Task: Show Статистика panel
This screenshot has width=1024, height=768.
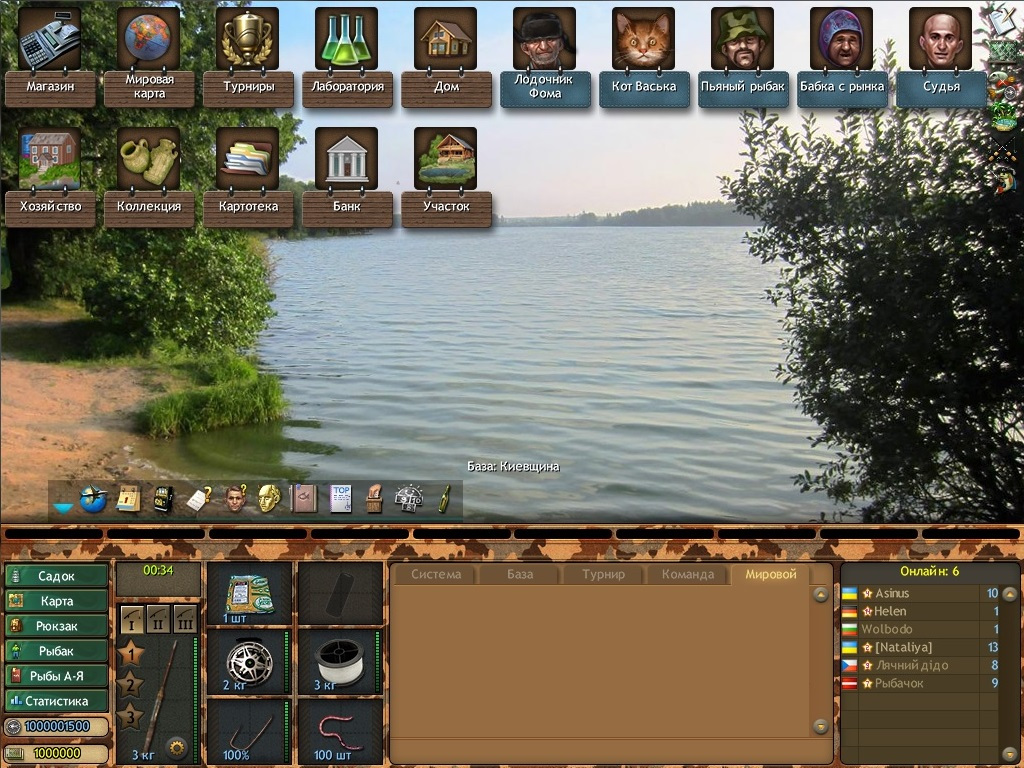Action: point(57,701)
